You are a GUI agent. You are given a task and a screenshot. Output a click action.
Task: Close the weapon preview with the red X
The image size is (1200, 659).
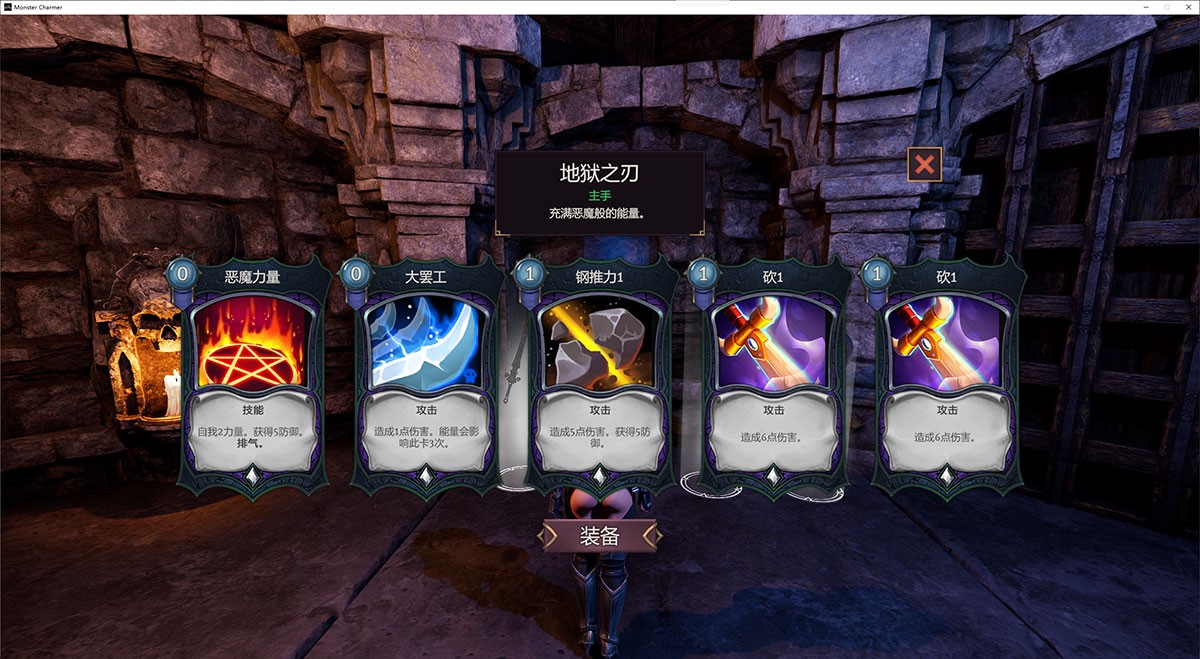[924, 164]
